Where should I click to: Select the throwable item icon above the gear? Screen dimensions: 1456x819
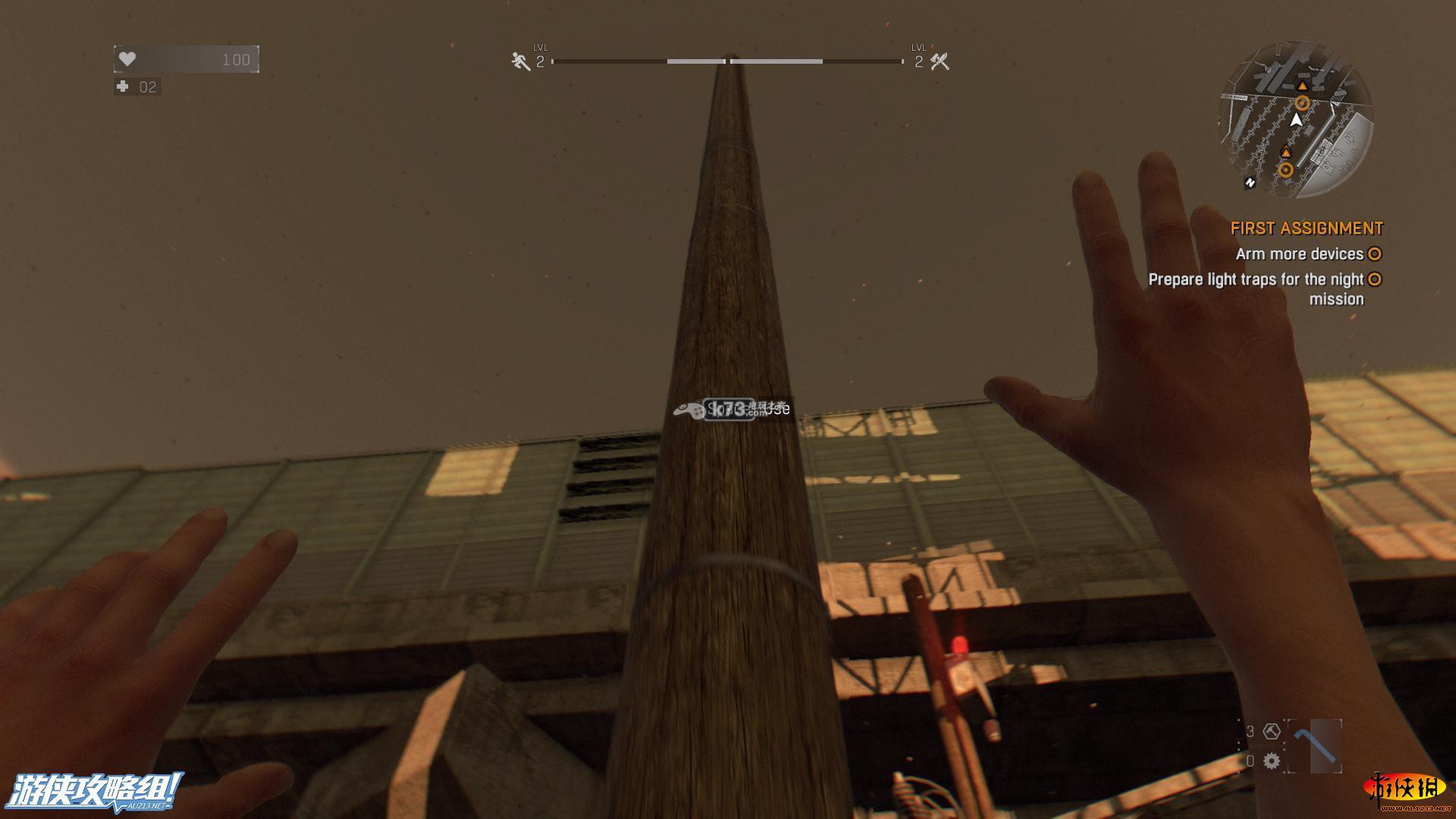pos(1272,731)
